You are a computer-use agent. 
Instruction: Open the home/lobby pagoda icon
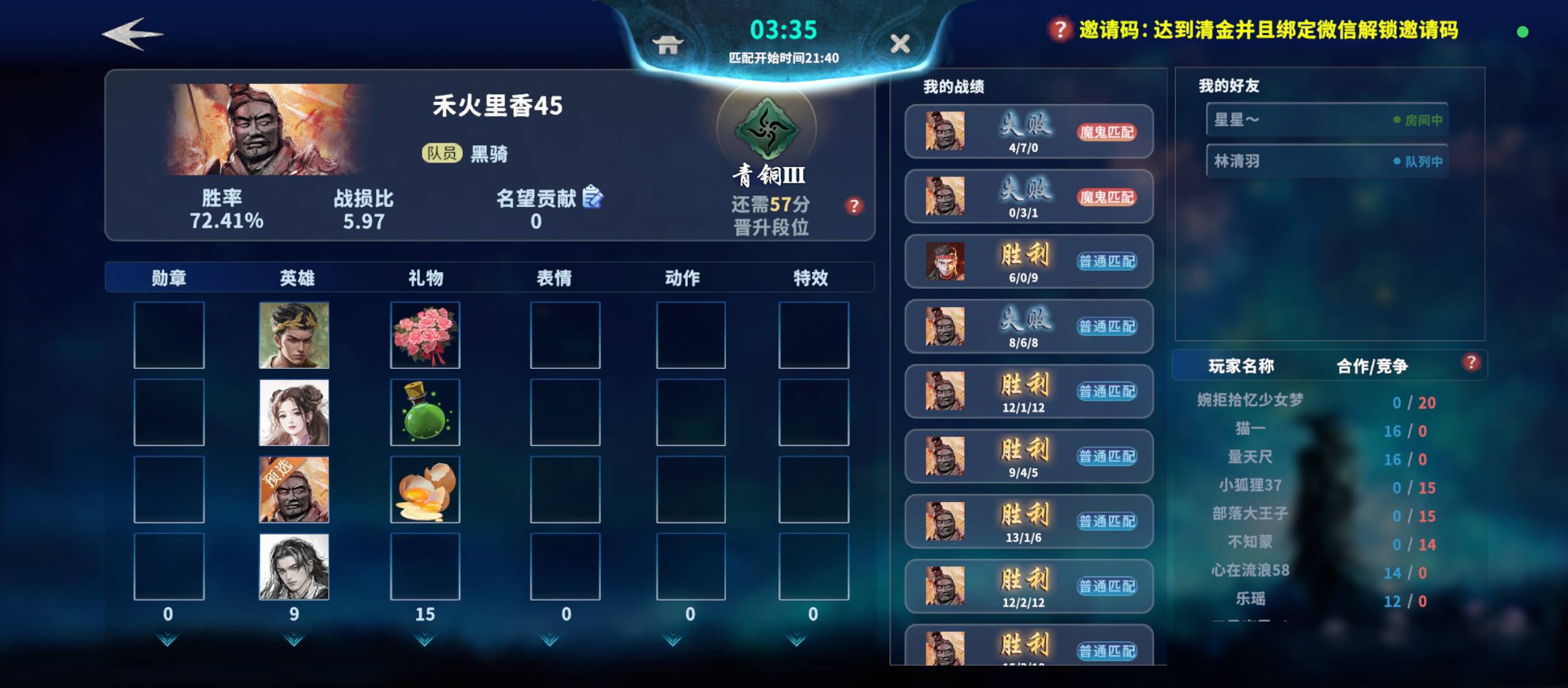click(x=668, y=45)
